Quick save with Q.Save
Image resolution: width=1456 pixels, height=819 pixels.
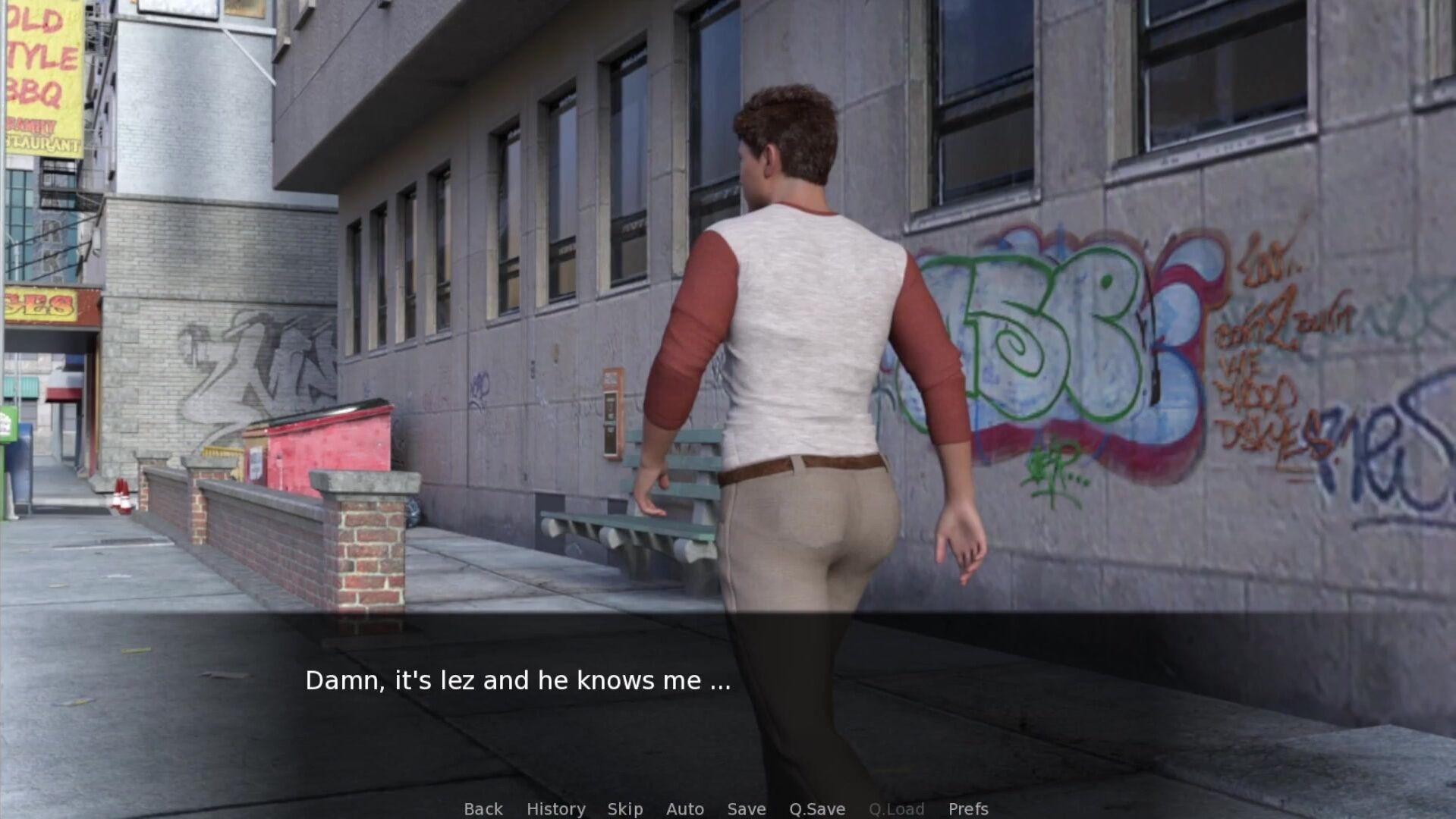tap(817, 809)
